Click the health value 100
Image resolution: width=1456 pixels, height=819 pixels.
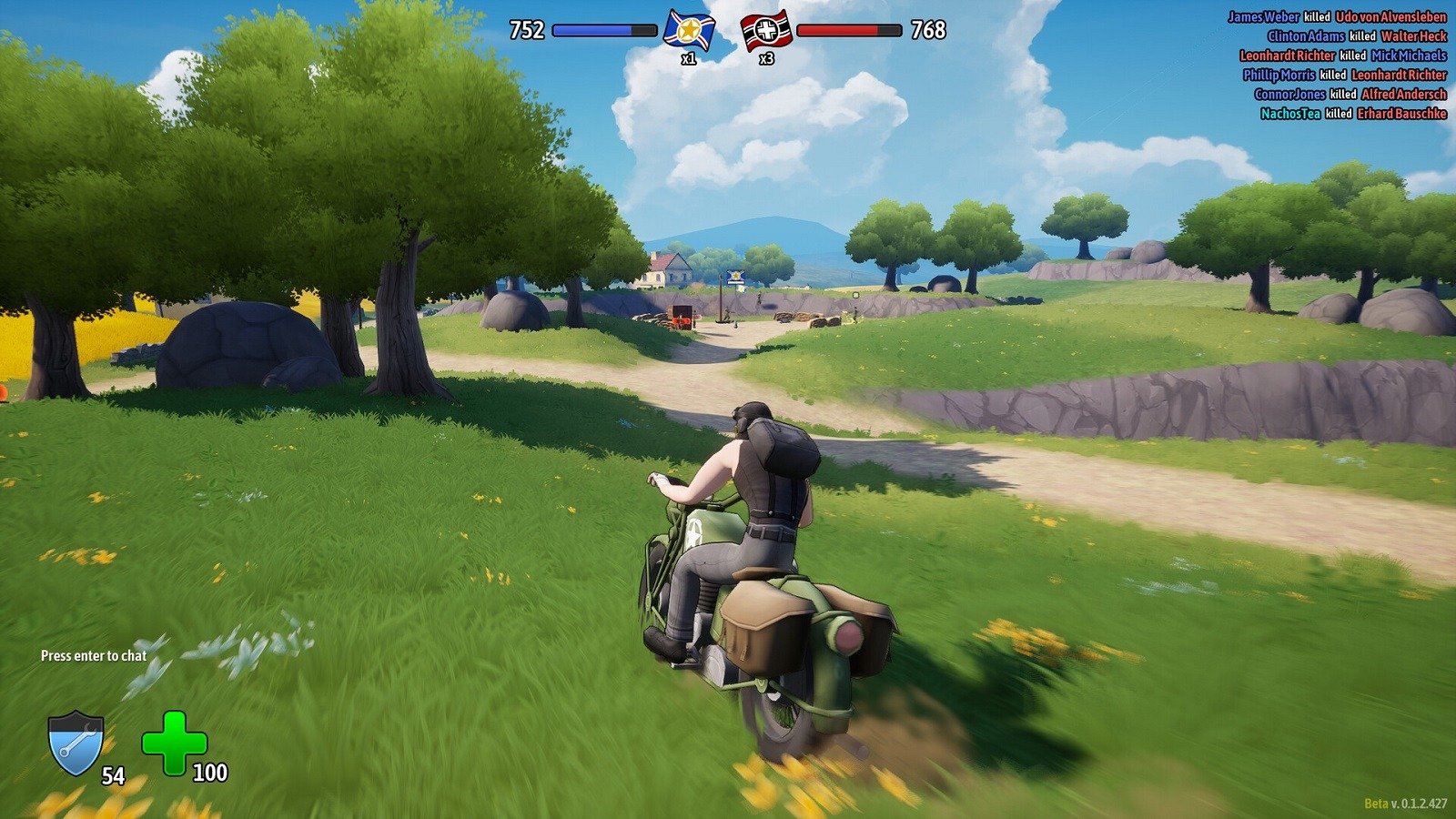pos(209,774)
